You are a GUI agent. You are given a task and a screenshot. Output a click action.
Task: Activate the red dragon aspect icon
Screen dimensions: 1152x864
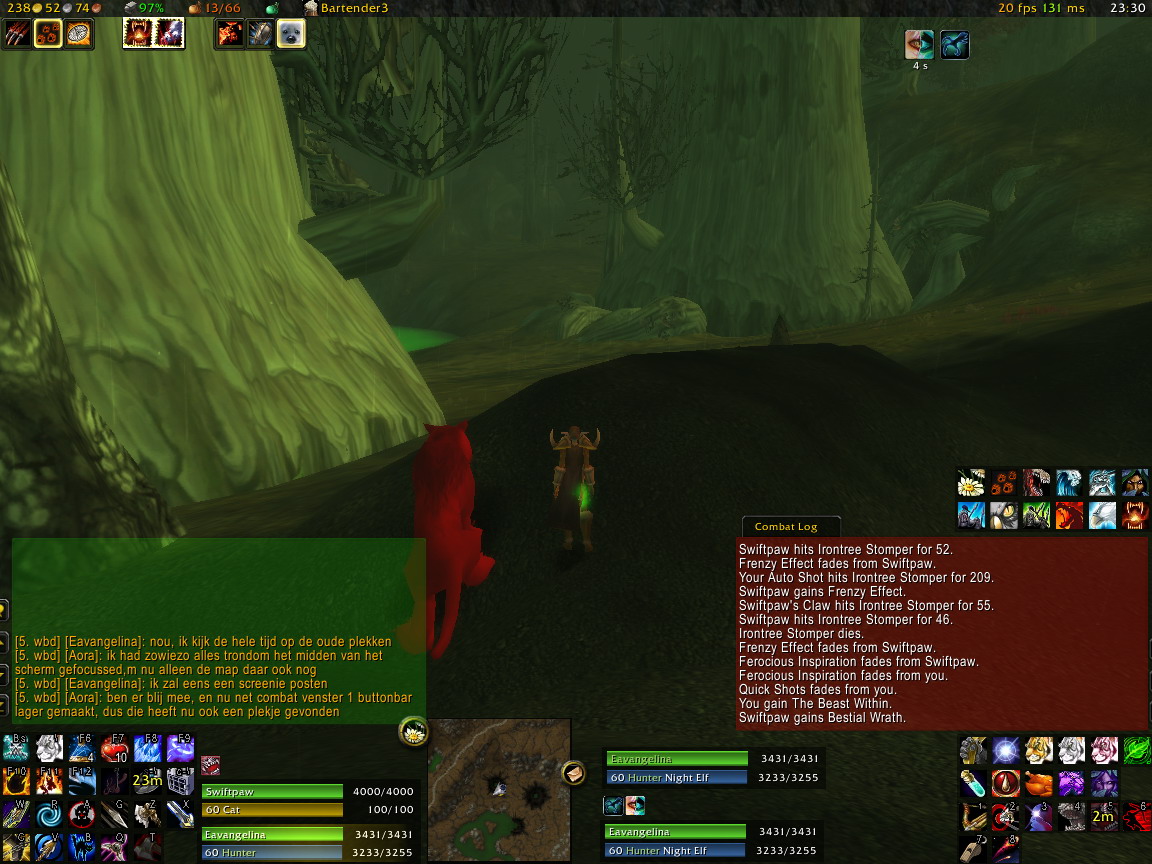[x=1070, y=515]
